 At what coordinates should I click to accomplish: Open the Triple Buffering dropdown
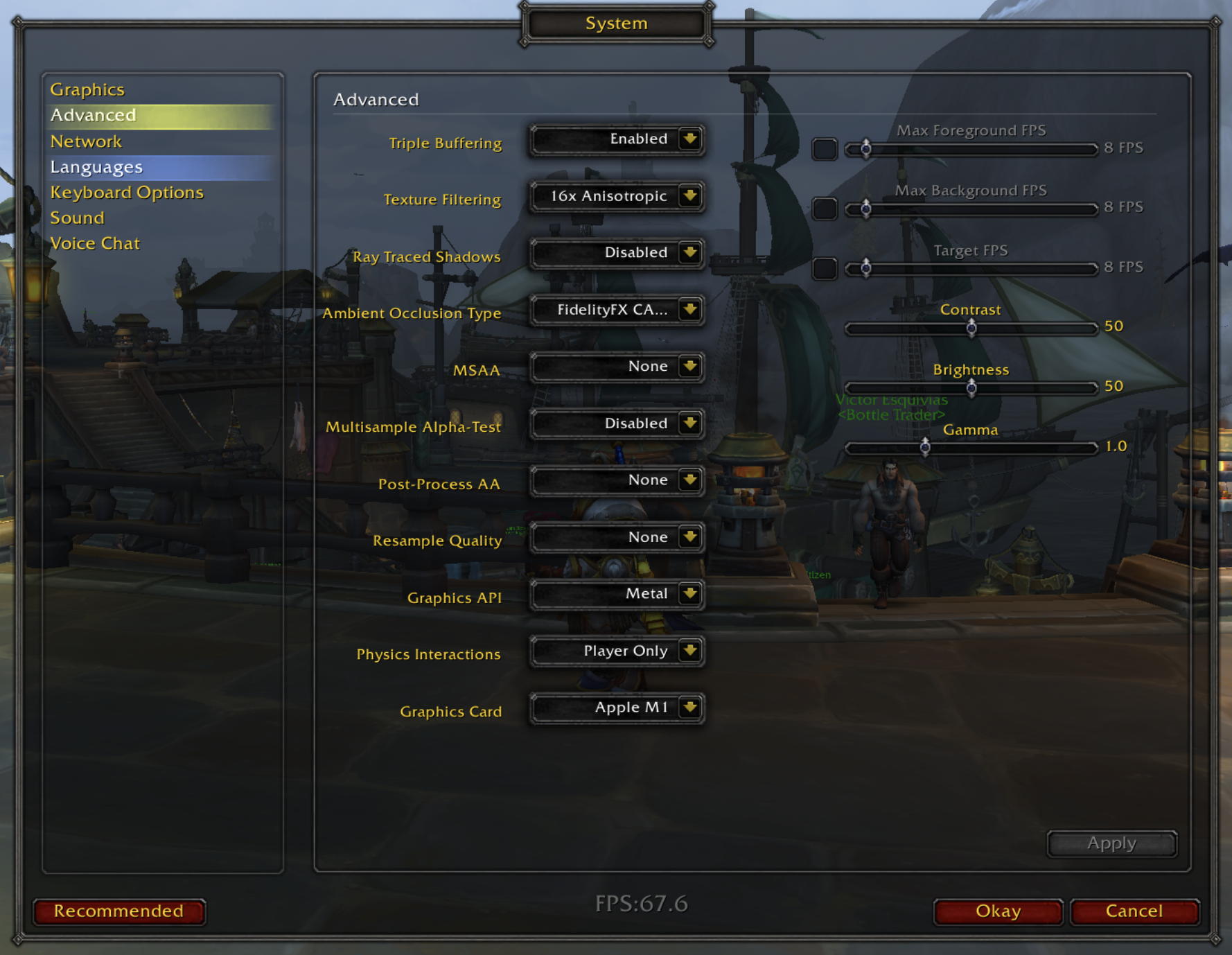point(617,139)
